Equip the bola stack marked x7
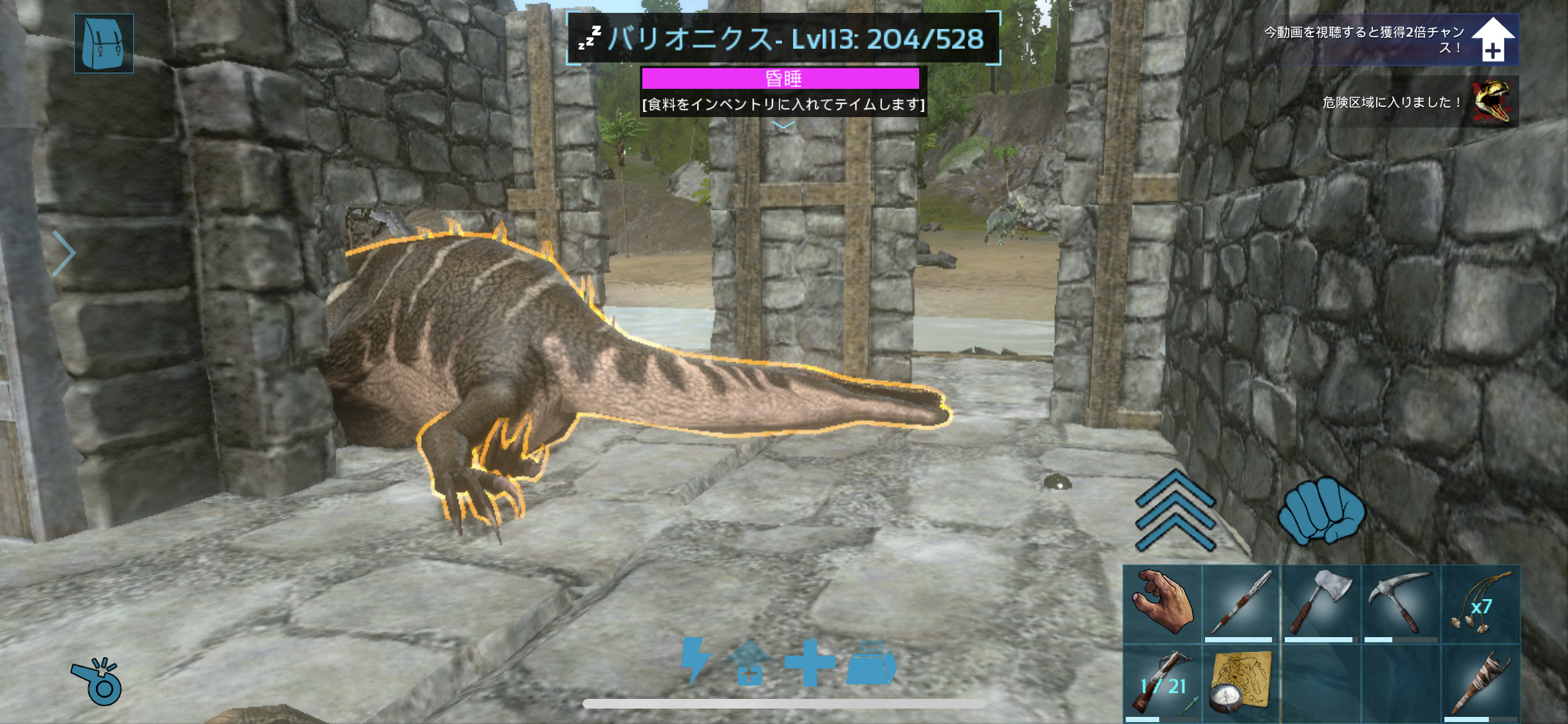This screenshot has height=724, width=1568. pyautogui.click(x=1480, y=603)
